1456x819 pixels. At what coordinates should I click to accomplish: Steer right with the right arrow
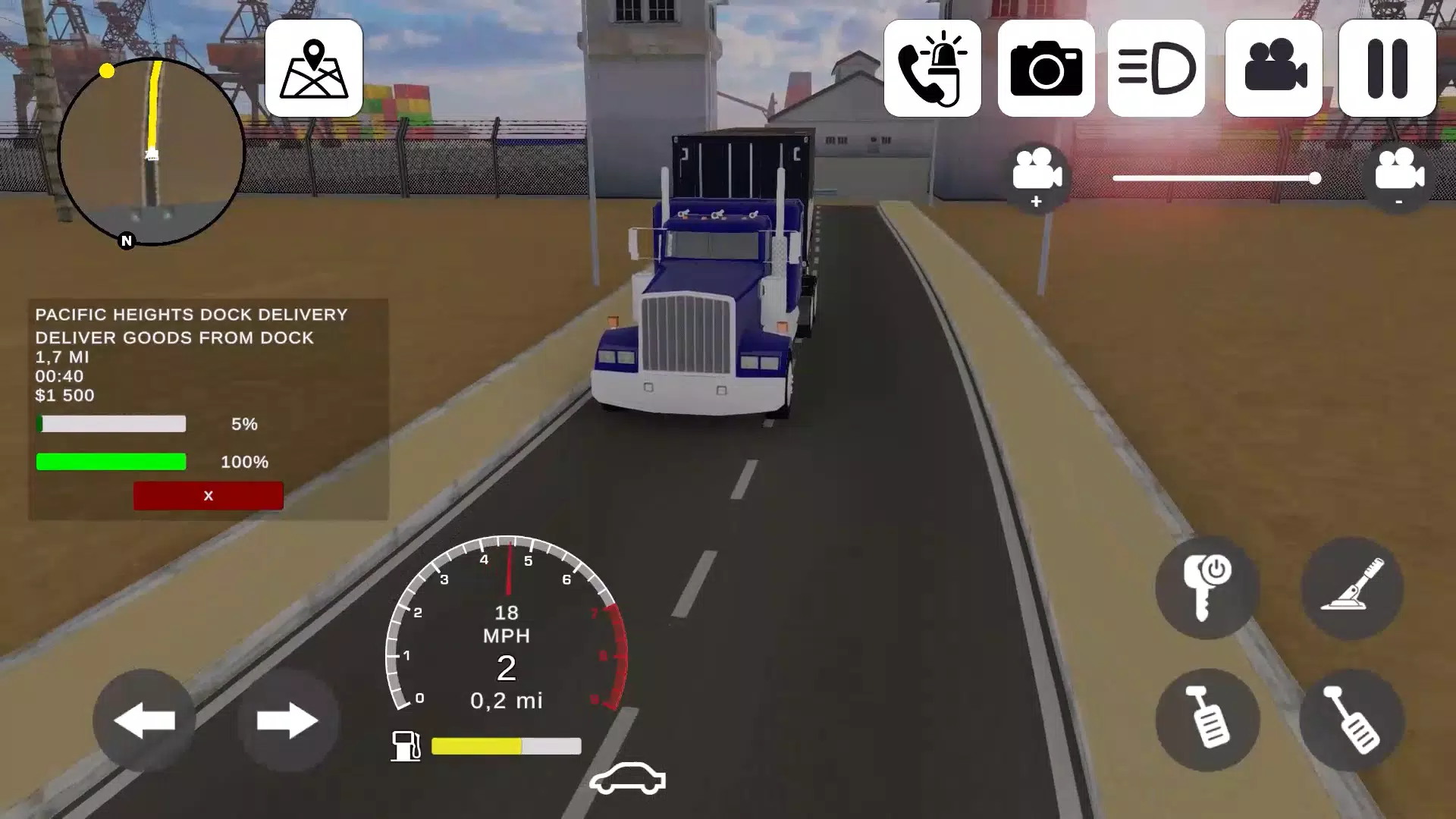[x=288, y=720]
